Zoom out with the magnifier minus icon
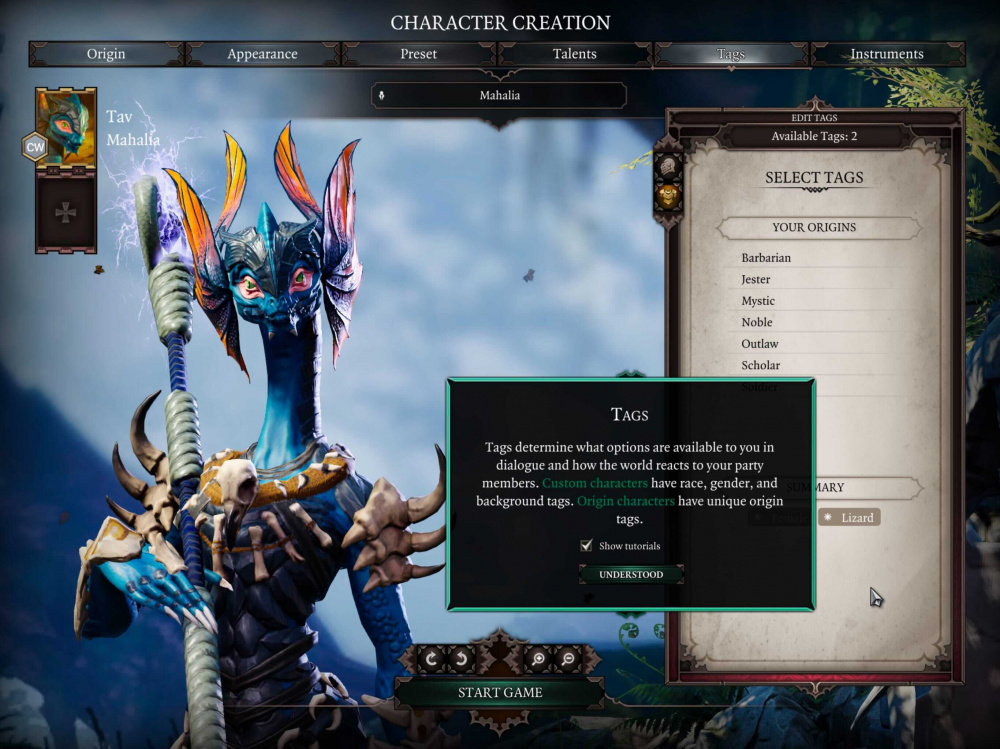The width and height of the screenshot is (1000, 749). click(x=567, y=658)
